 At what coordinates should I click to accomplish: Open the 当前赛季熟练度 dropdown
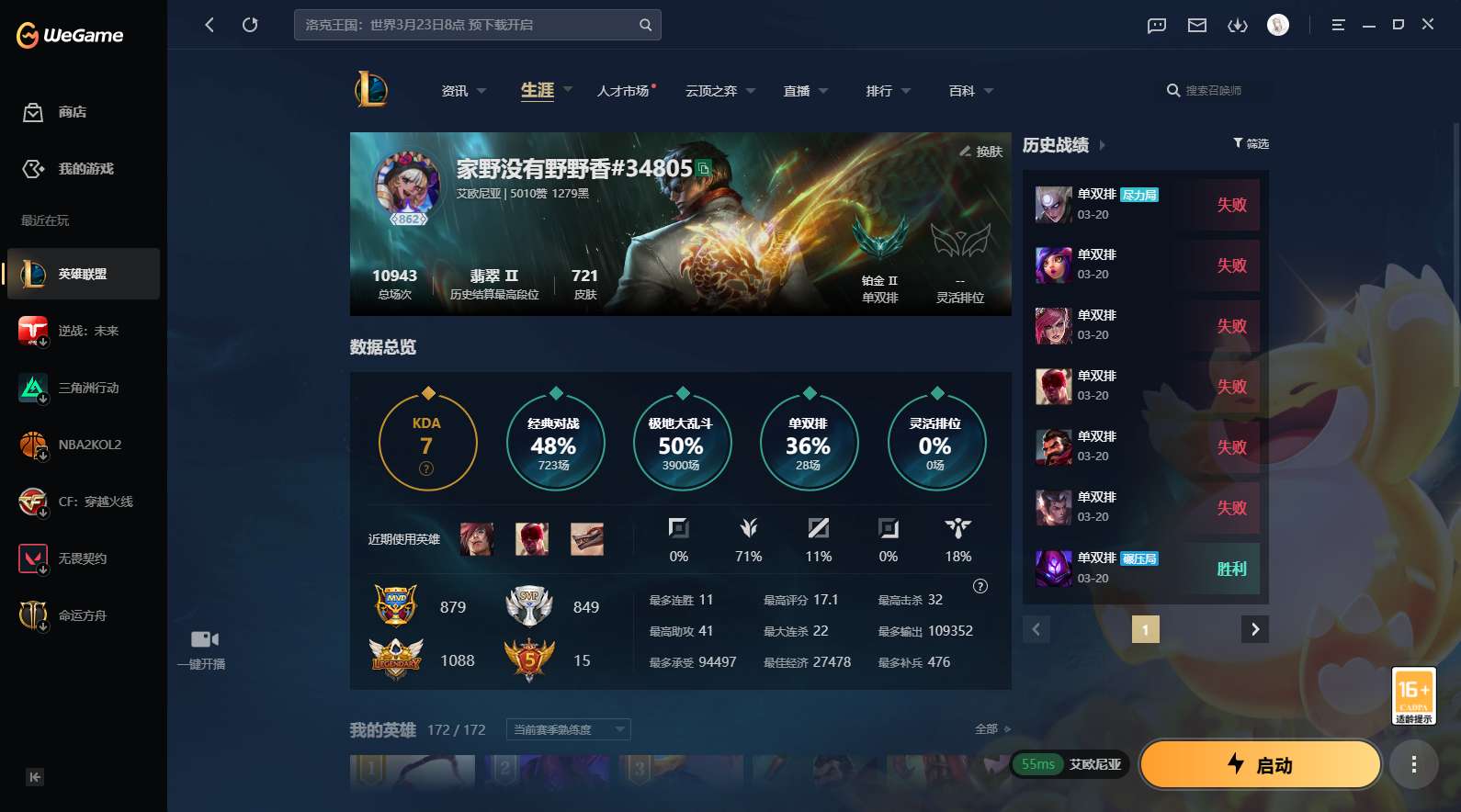click(567, 728)
